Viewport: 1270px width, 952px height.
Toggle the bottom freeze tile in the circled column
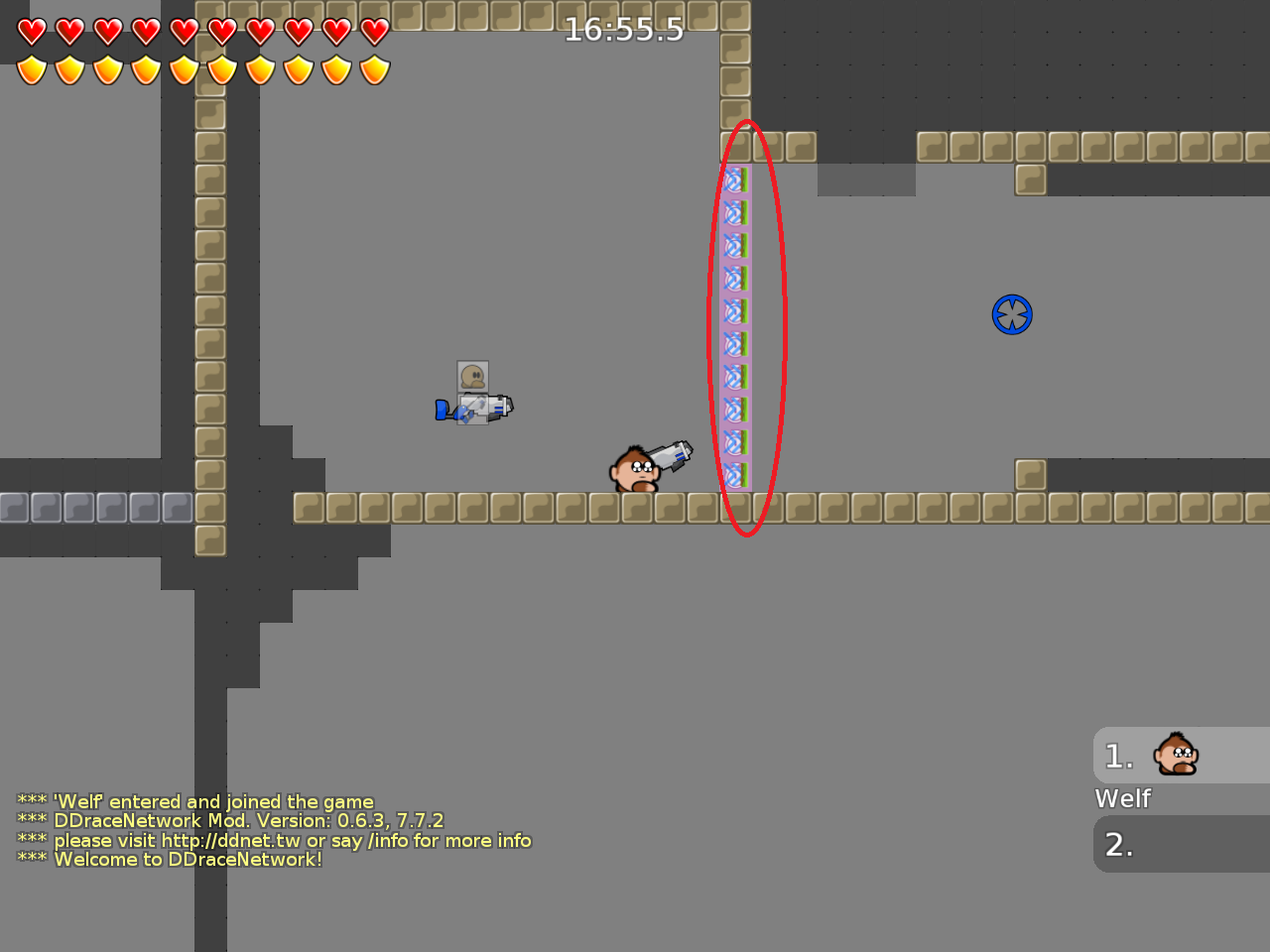tap(734, 476)
